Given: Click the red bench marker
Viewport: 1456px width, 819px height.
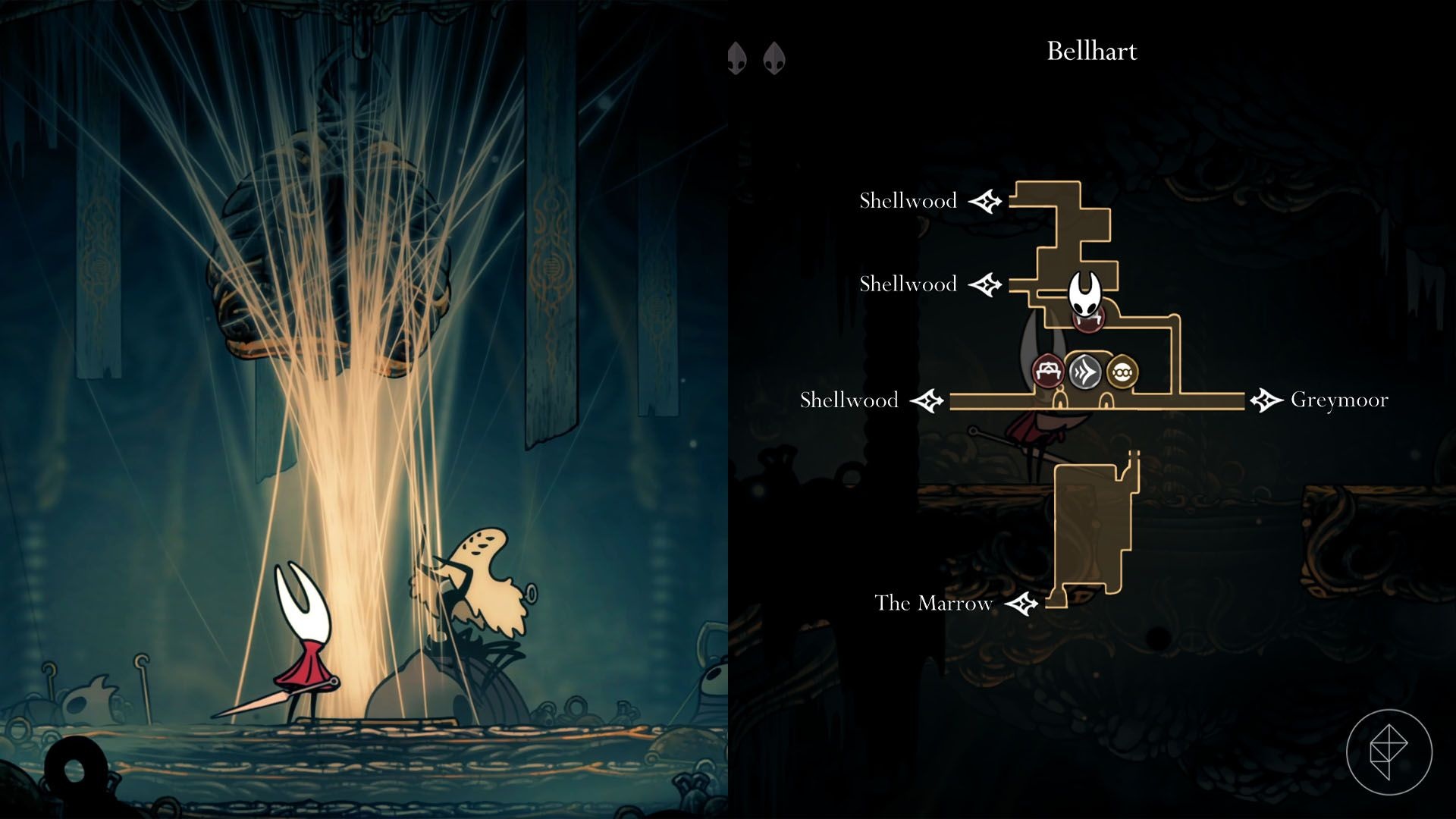Looking at the screenshot, I should point(1049,372).
